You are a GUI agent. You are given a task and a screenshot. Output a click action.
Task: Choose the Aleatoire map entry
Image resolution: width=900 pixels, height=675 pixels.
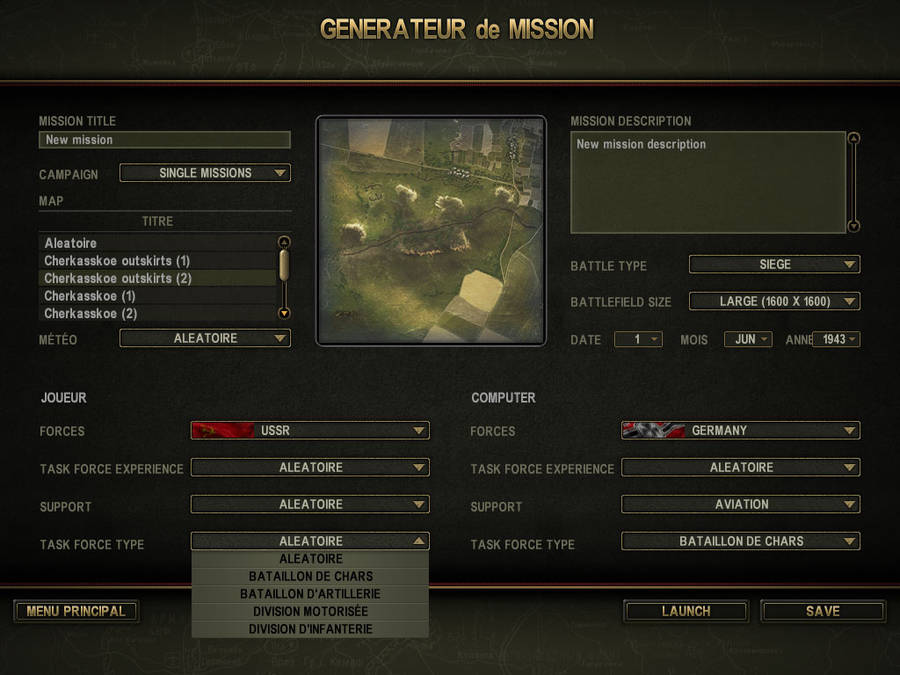pyautogui.click(x=158, y=243)
